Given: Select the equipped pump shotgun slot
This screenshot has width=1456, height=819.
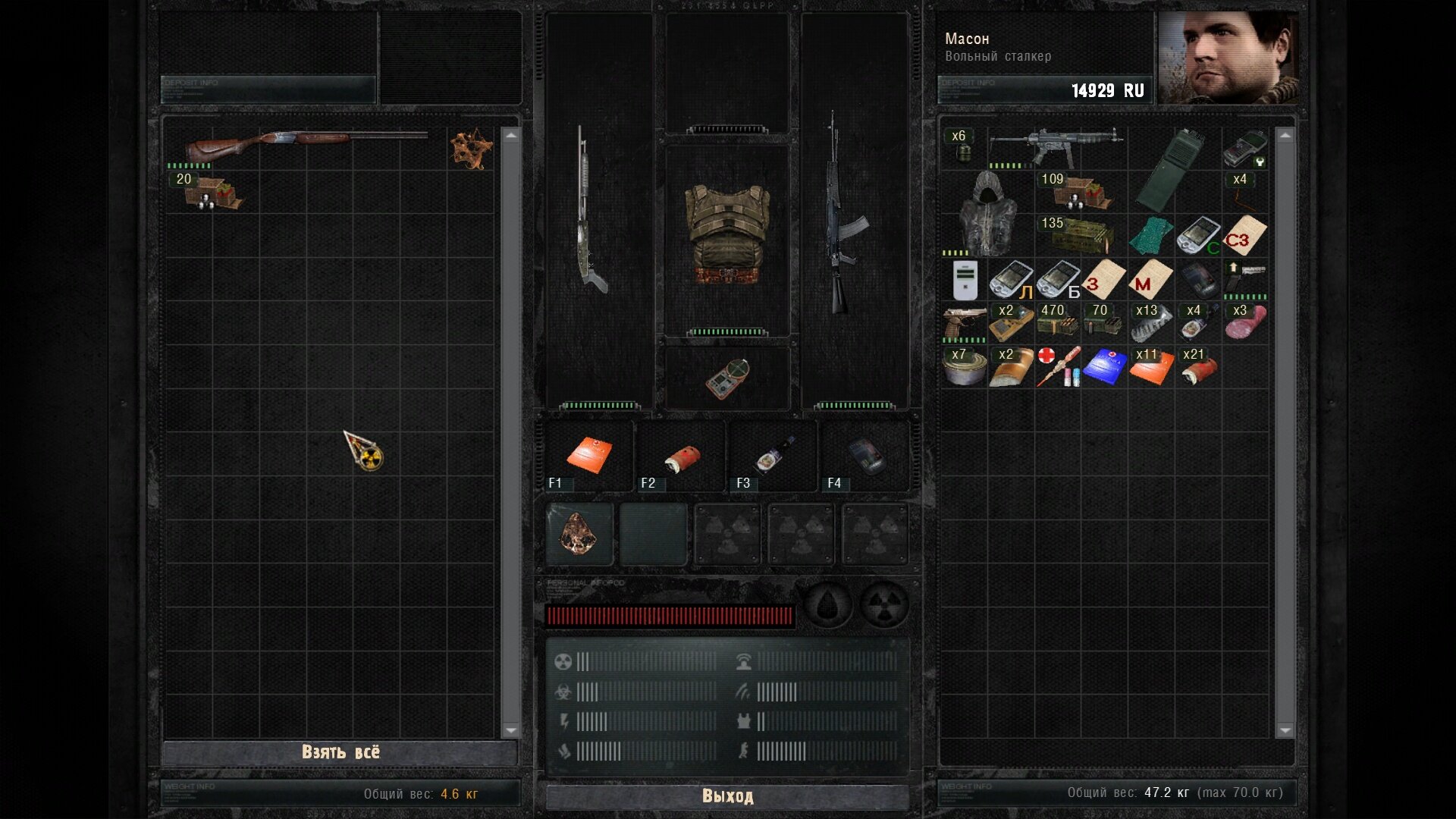Looking at the screenshot, I should 591,212.
